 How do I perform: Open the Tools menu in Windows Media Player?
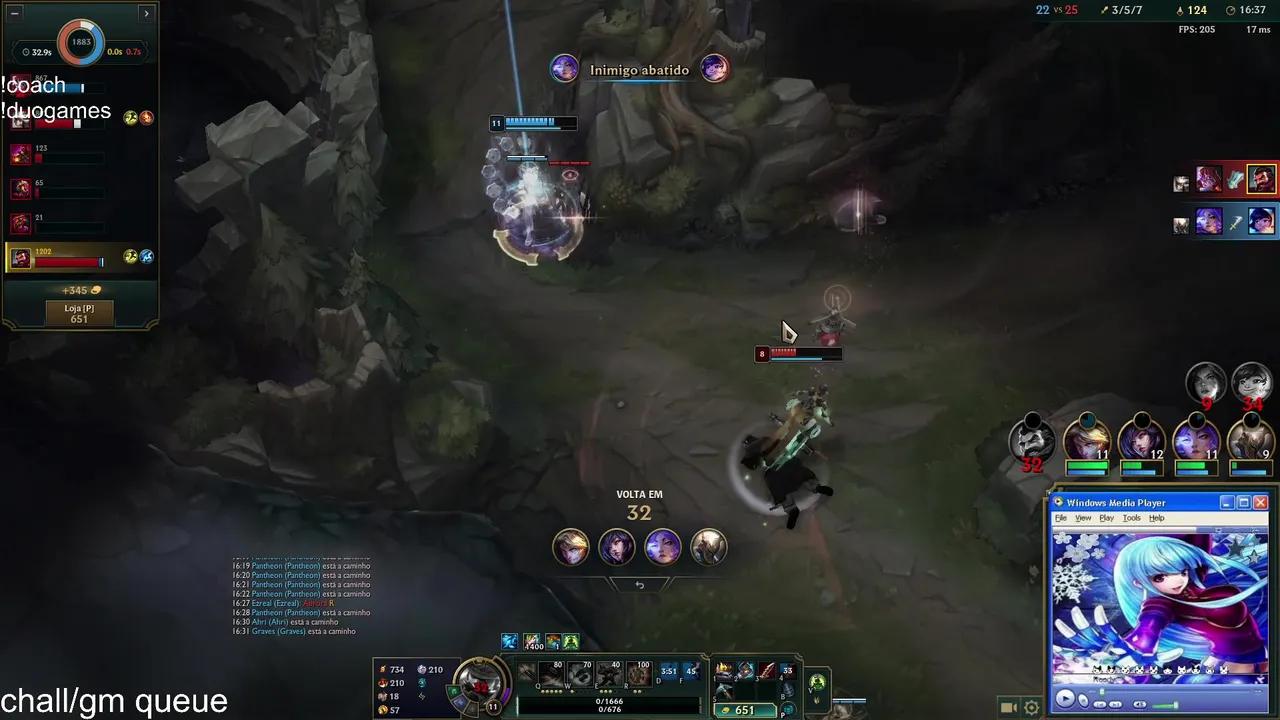(x=1131, y=518)
